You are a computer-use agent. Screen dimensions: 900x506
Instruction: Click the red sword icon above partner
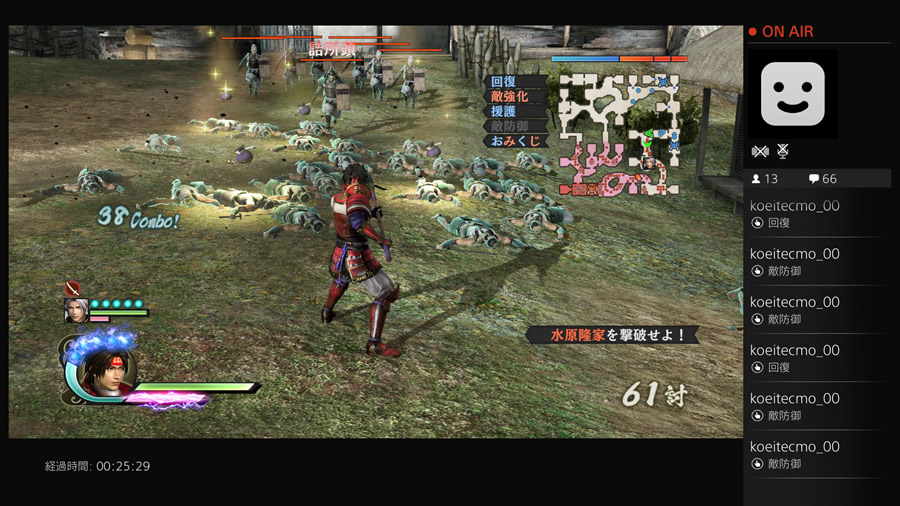click(73, 289)
